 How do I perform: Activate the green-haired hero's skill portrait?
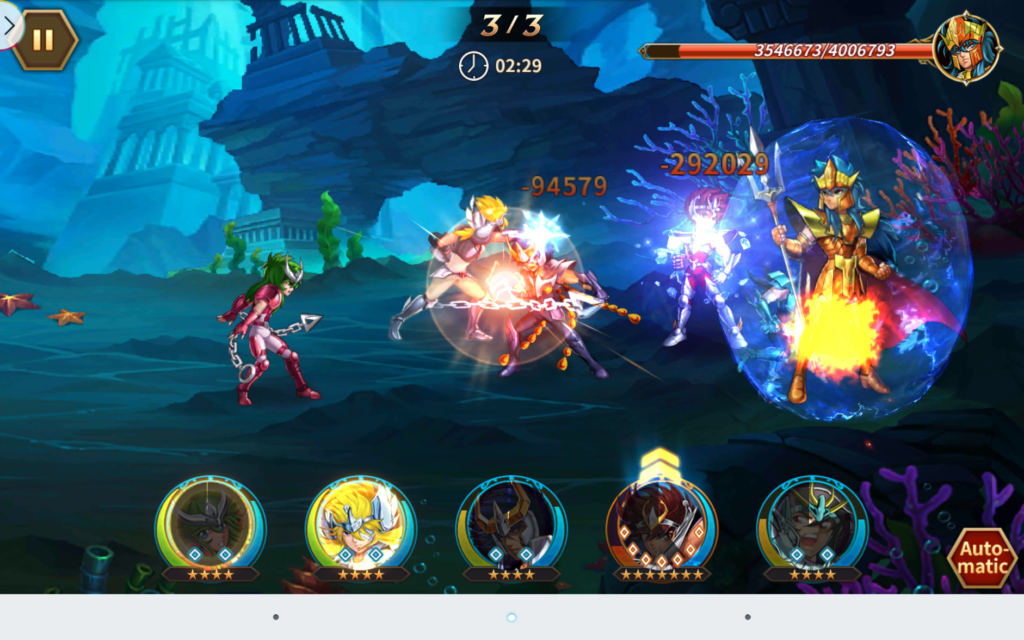210,524
